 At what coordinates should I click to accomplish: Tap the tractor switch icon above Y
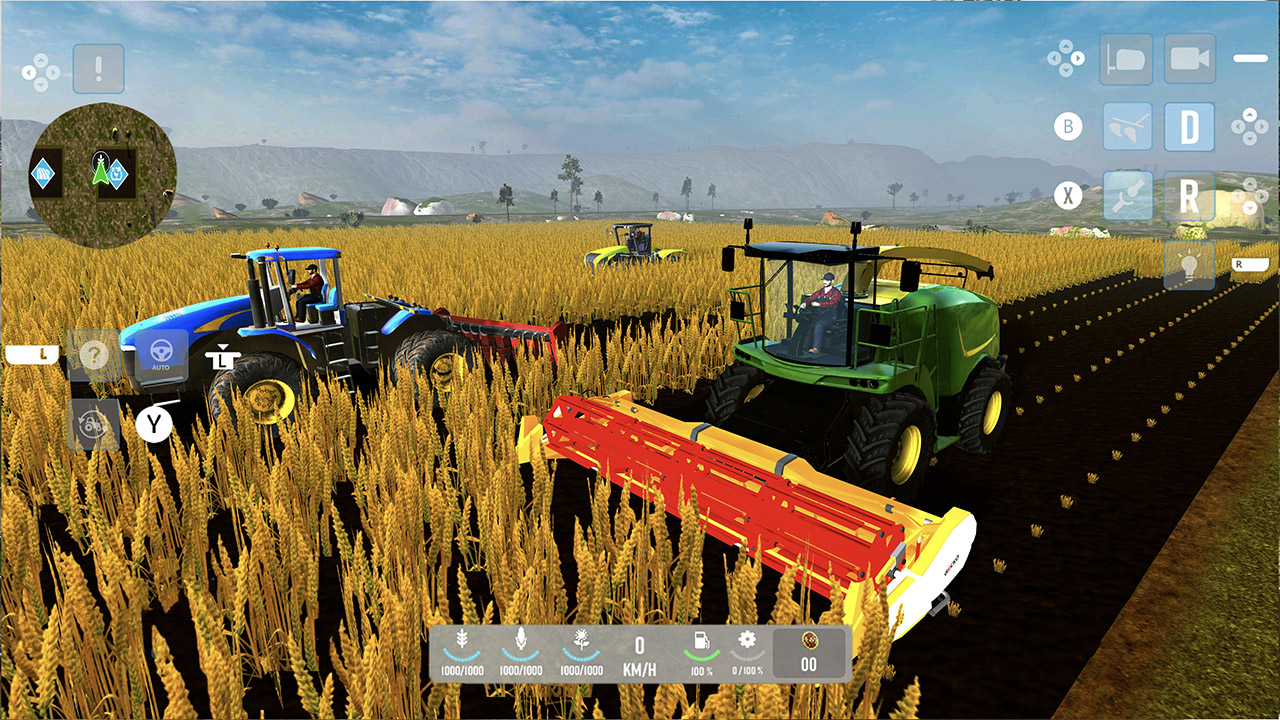[92, 423]
